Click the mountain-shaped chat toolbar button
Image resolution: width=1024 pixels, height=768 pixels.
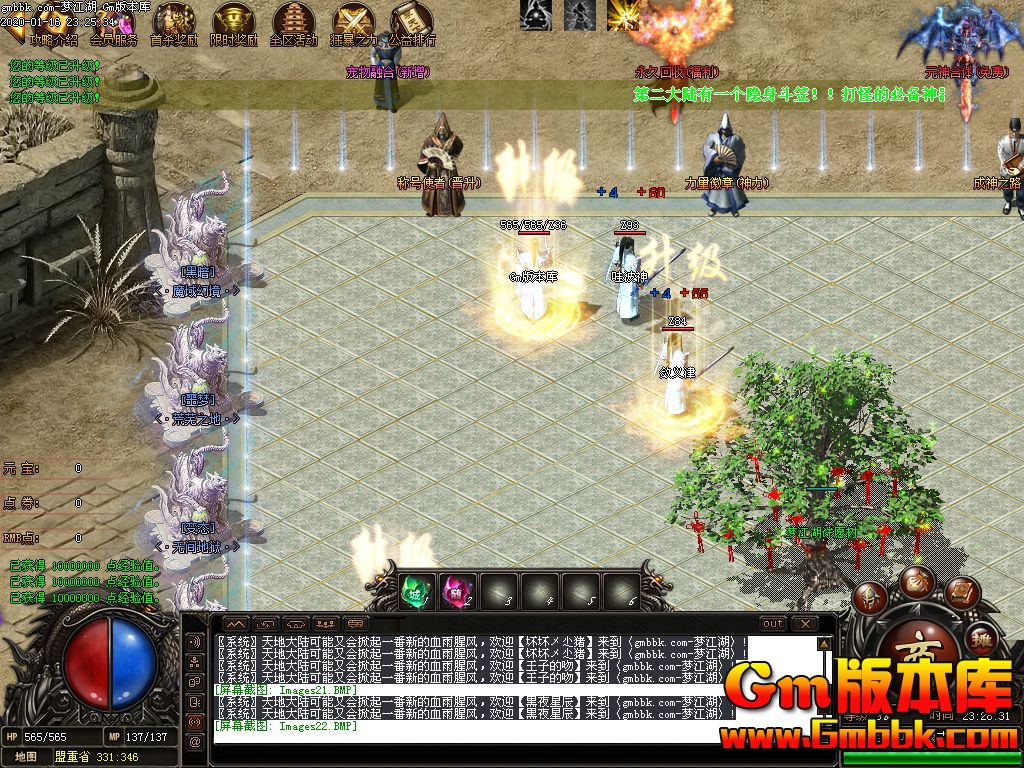(x=236, y=623)
